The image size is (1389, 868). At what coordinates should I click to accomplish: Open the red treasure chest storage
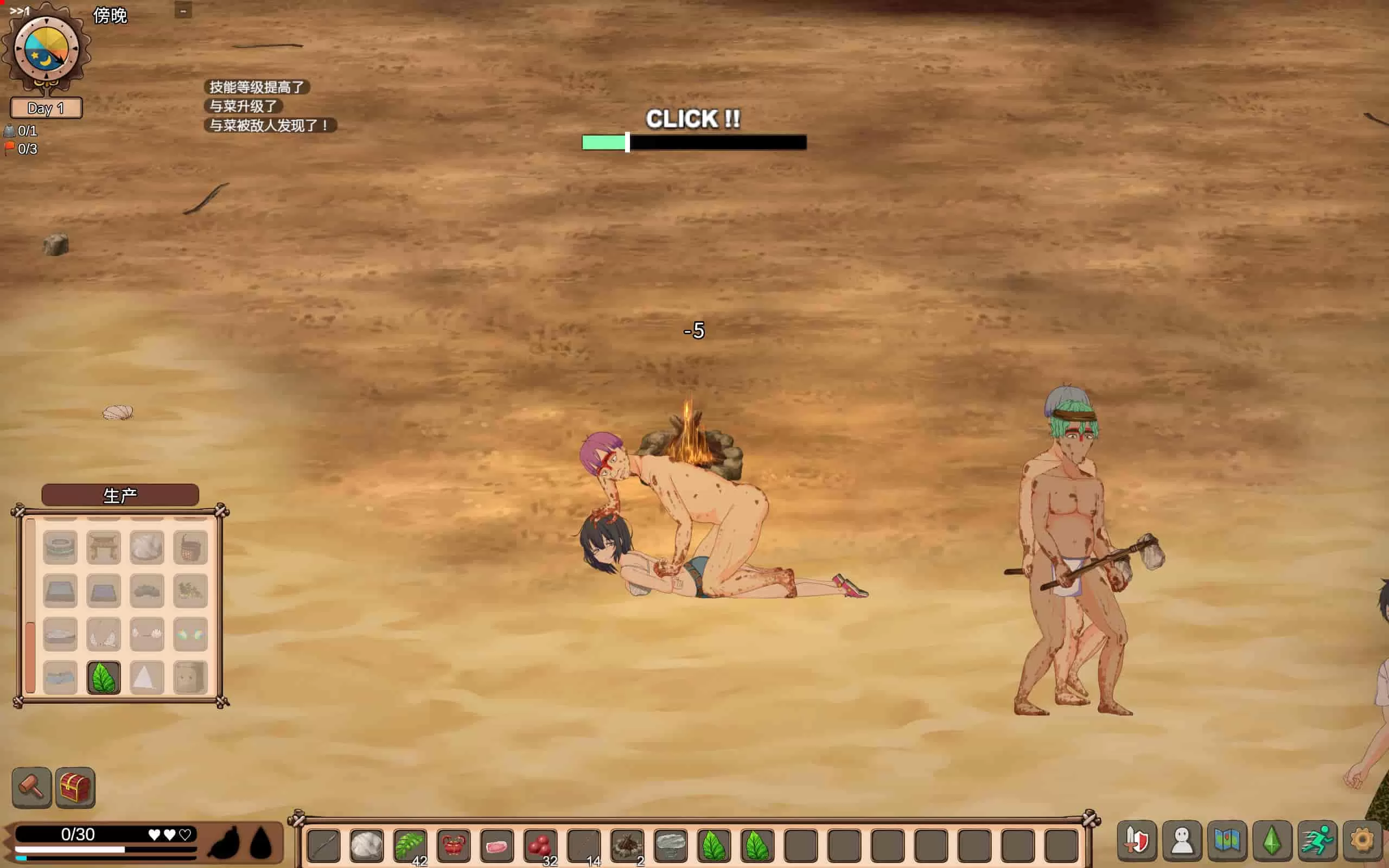click(75, 787)
